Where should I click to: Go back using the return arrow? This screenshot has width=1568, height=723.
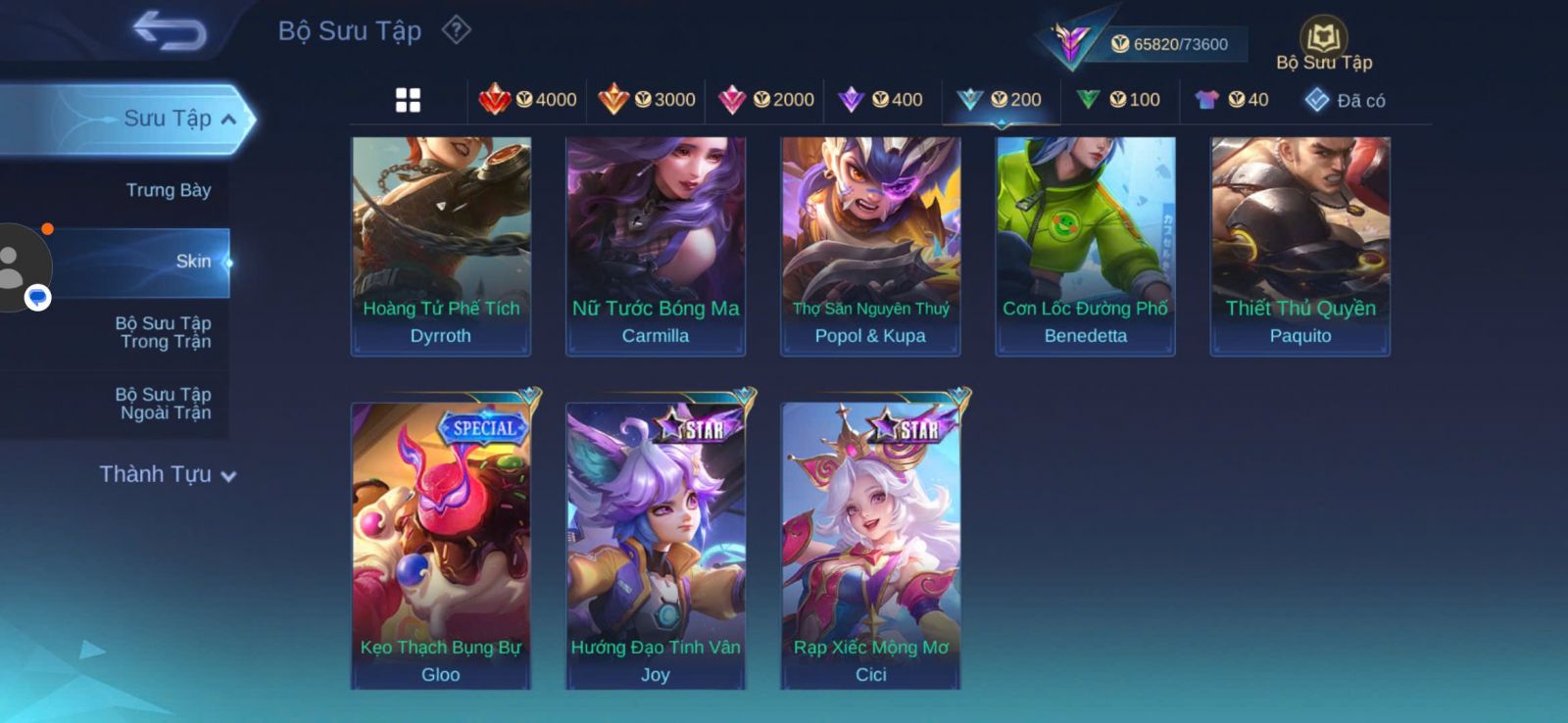(x=169, y=30)
